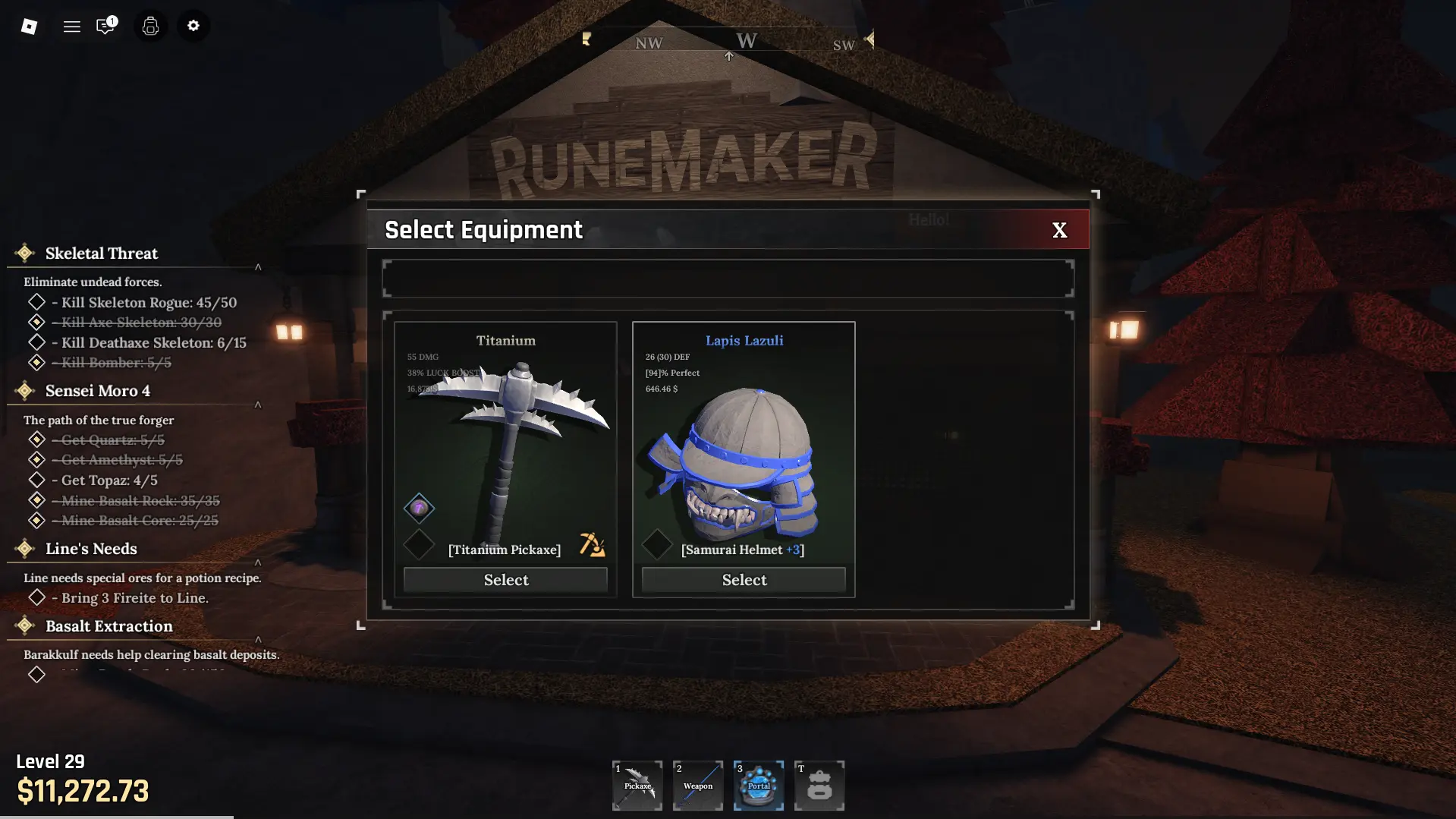Collapse the Basalt Extraction quest
Image resolution: width=1456 pixels, height=819 pixels.
tap(258, 640)
